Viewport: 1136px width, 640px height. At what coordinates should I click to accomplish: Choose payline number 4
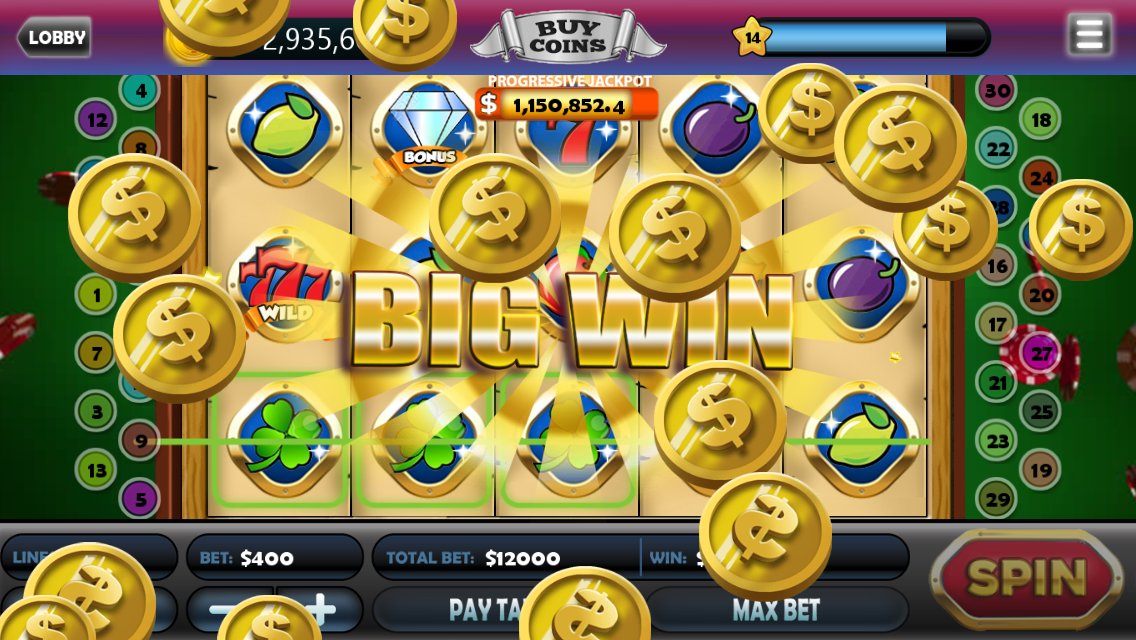[141, 91]
